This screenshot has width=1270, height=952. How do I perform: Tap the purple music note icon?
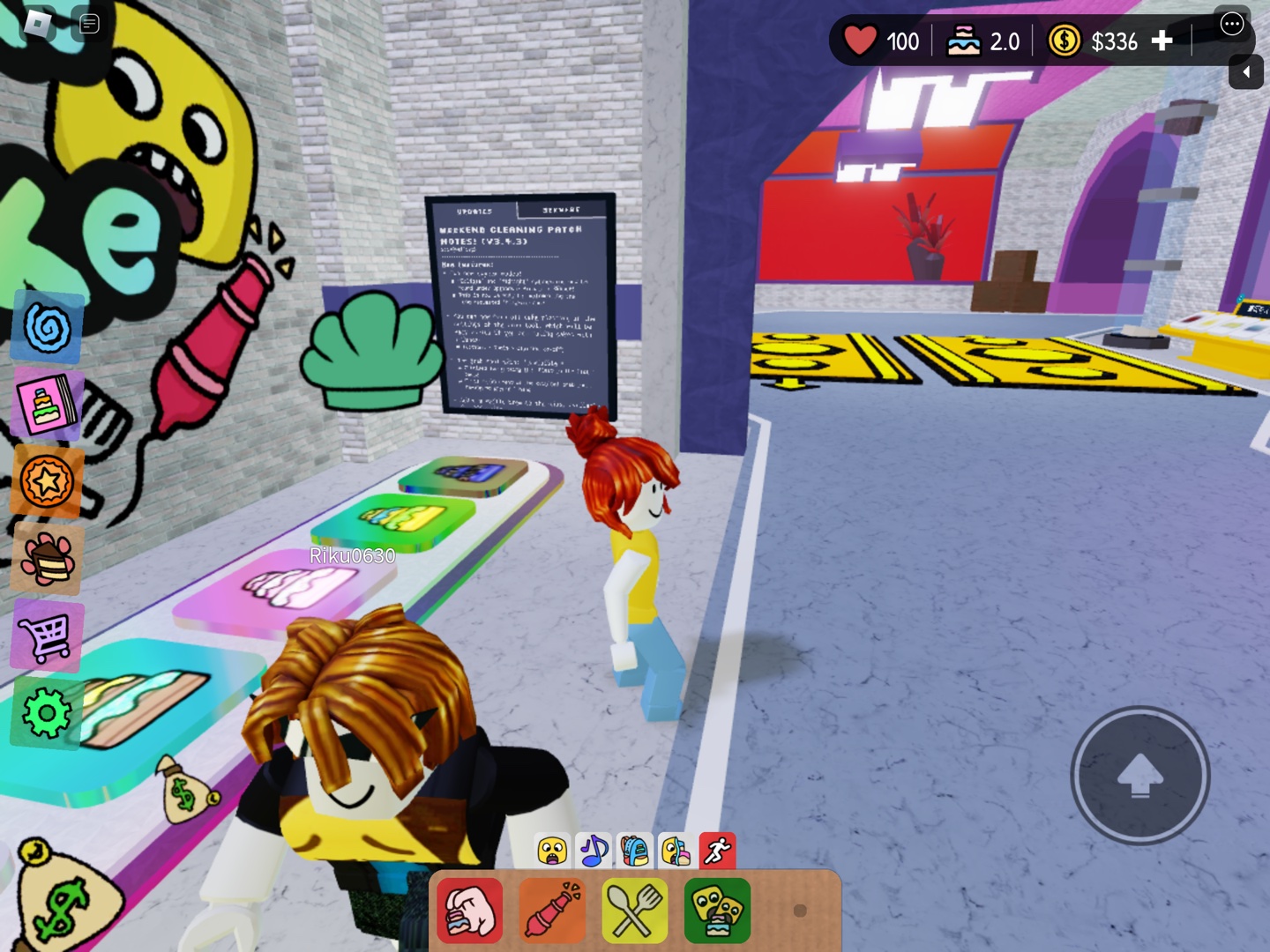[x=594, y=852]
